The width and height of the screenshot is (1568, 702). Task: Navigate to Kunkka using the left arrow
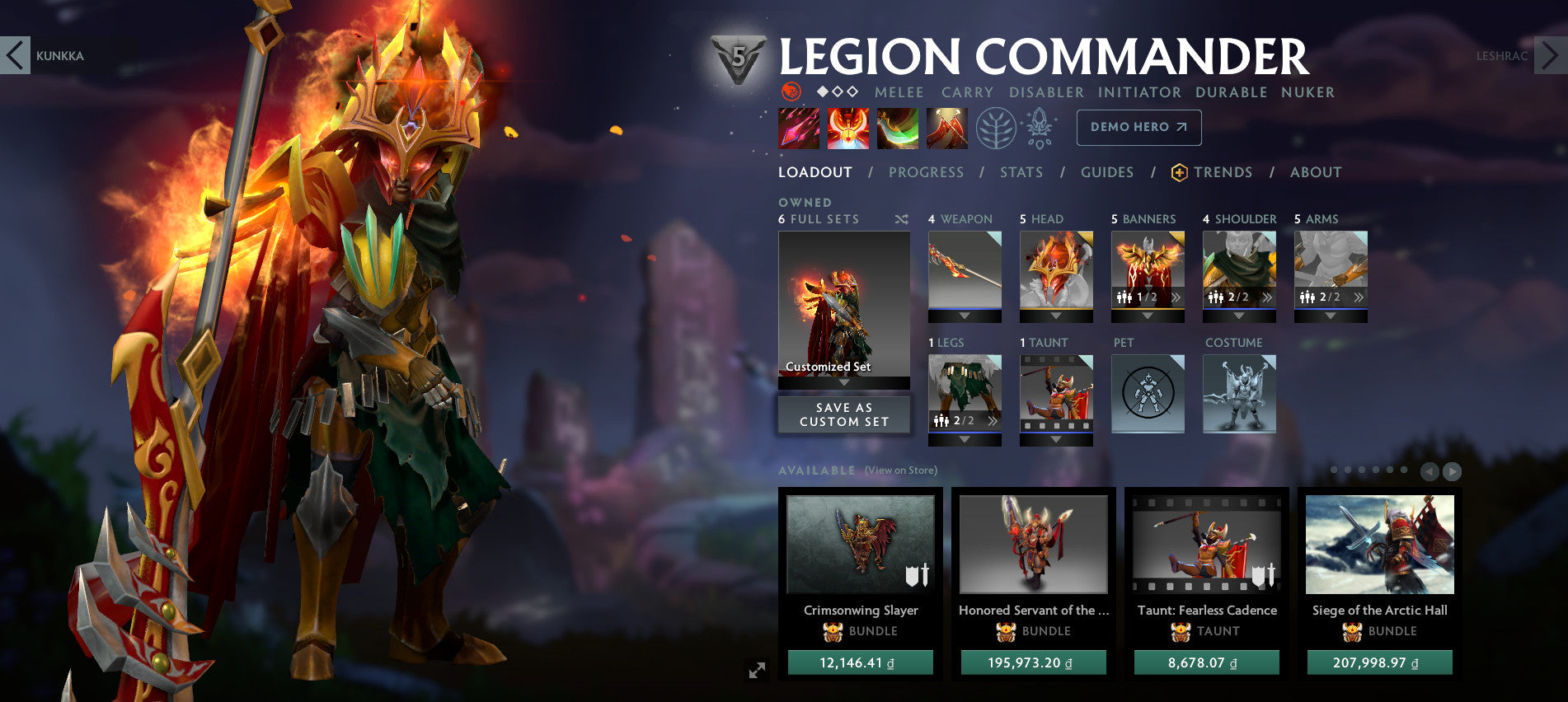pos(12,56)
